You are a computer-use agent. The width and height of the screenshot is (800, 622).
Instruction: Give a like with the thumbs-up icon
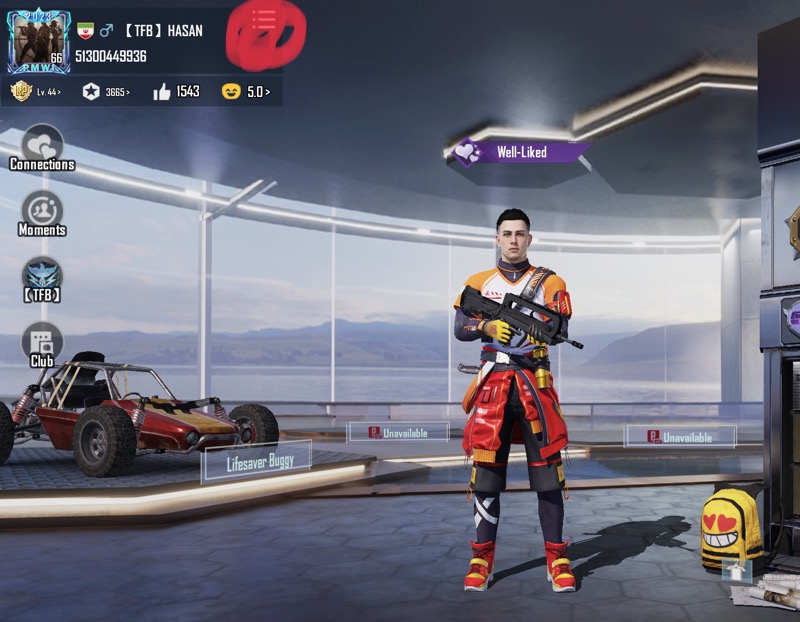tap(162, 92)
